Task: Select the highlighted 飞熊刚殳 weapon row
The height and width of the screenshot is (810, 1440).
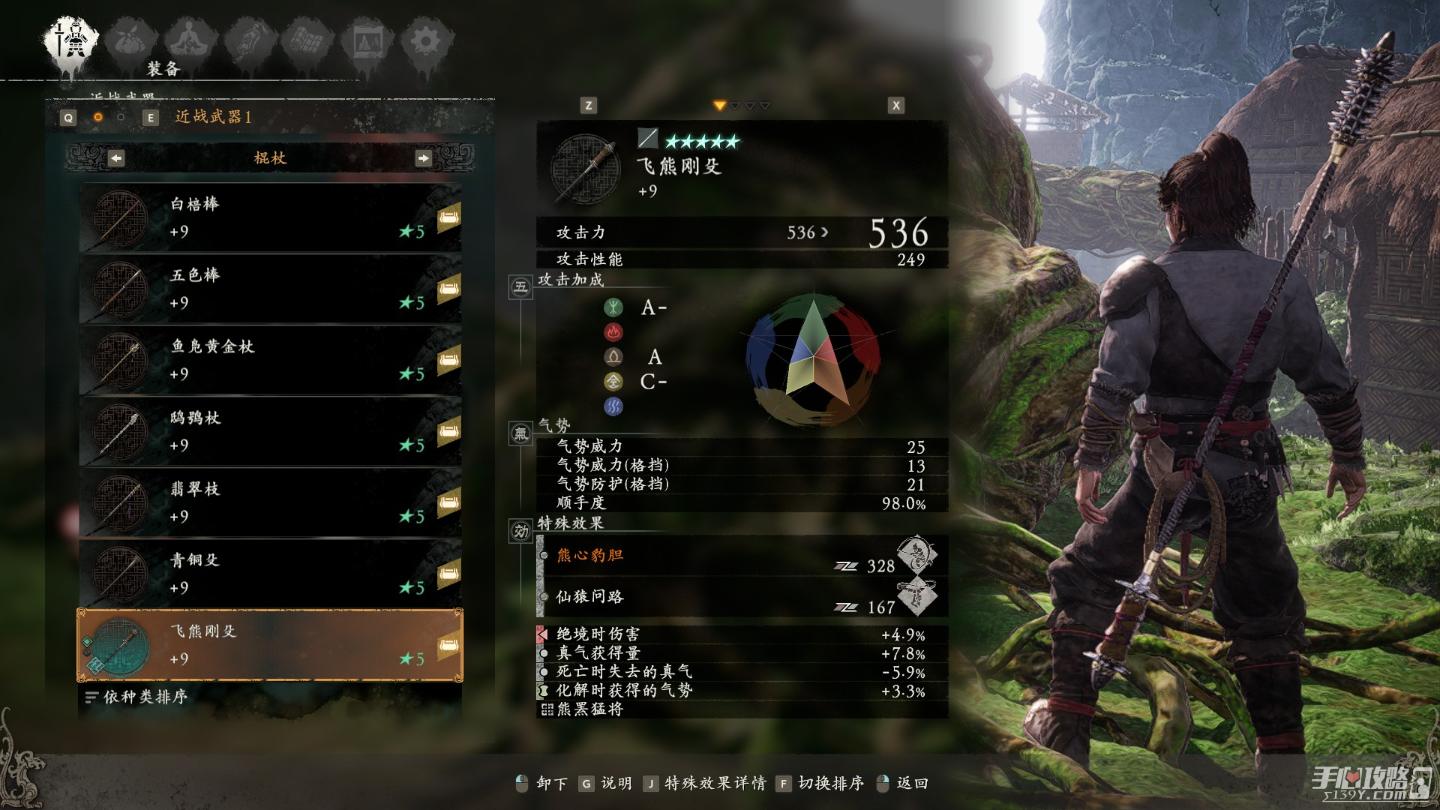Action: pos(270,645)
